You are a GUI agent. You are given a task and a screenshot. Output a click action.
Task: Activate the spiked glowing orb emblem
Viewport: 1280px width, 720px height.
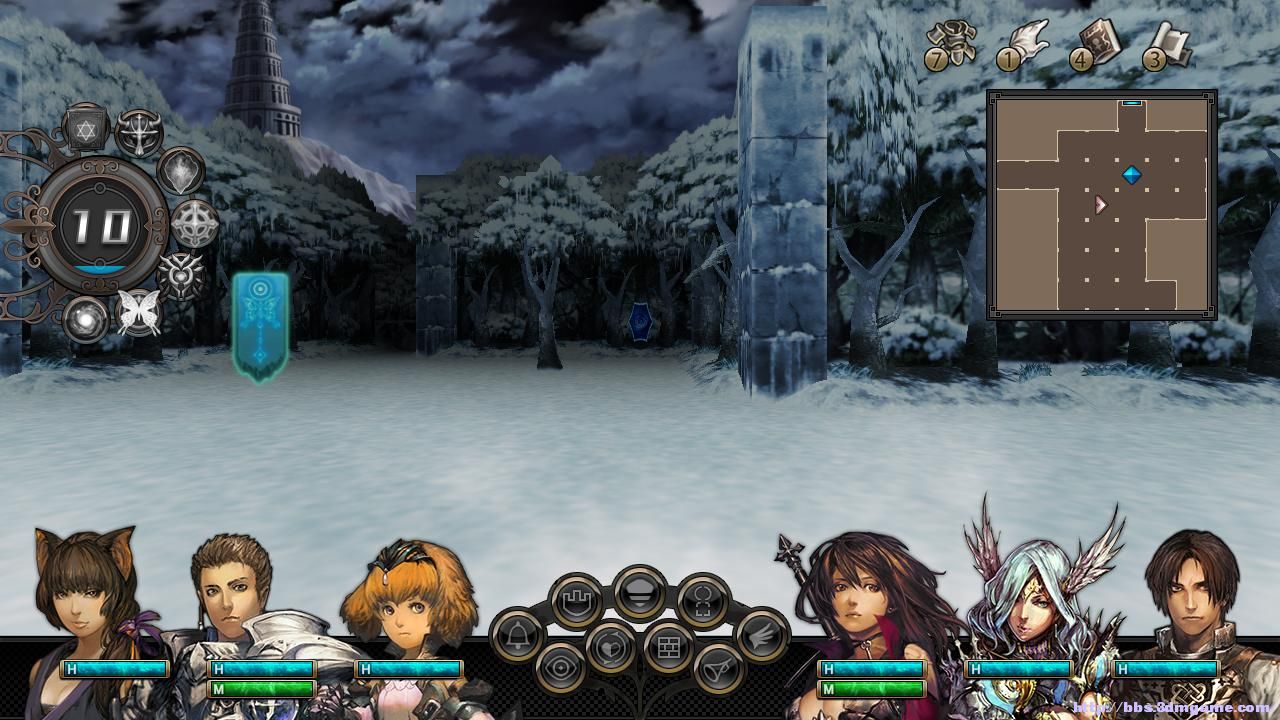(x=182, y=274)
